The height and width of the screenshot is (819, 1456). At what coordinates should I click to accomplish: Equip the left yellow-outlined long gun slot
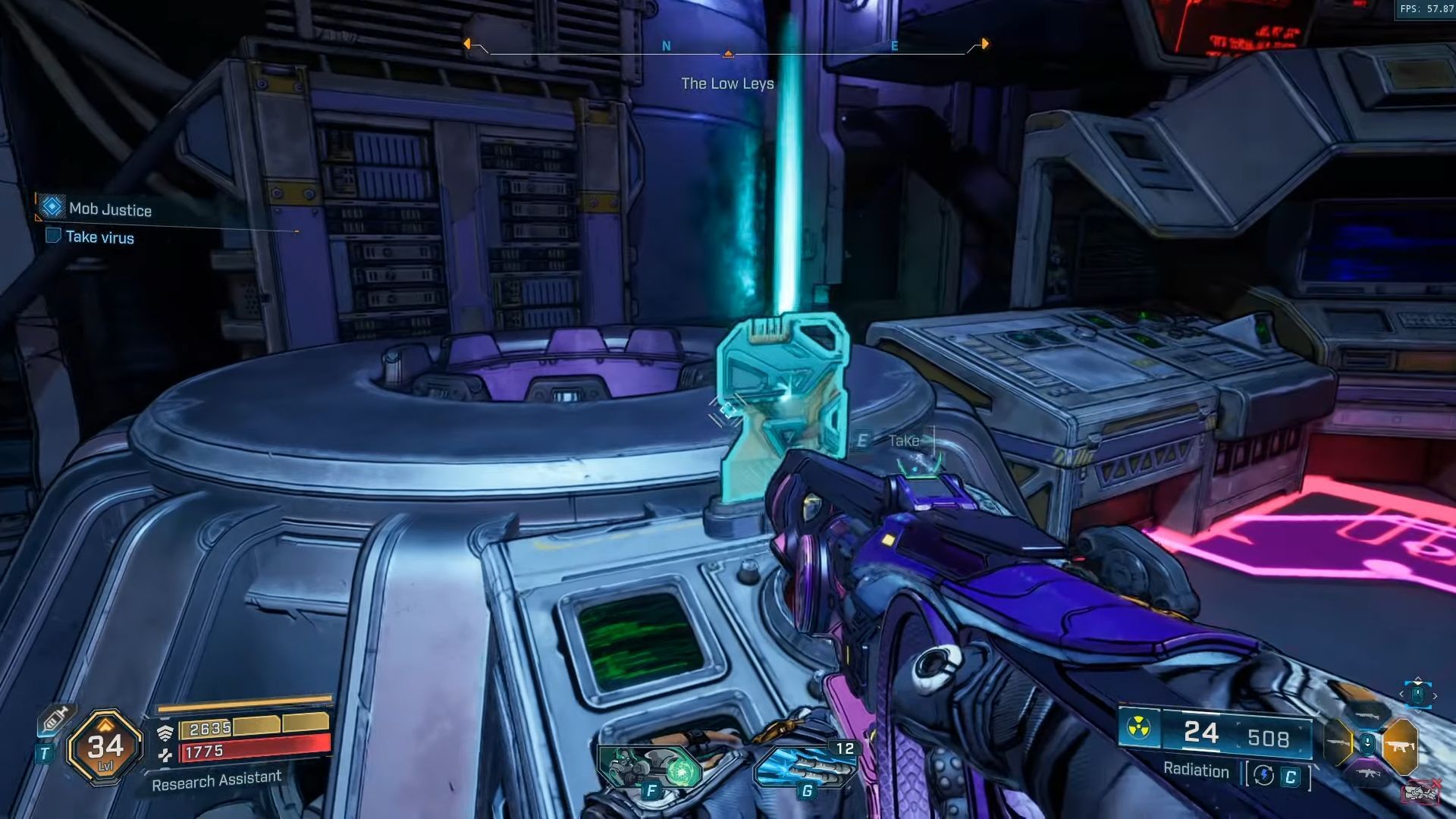(1338, 742)
